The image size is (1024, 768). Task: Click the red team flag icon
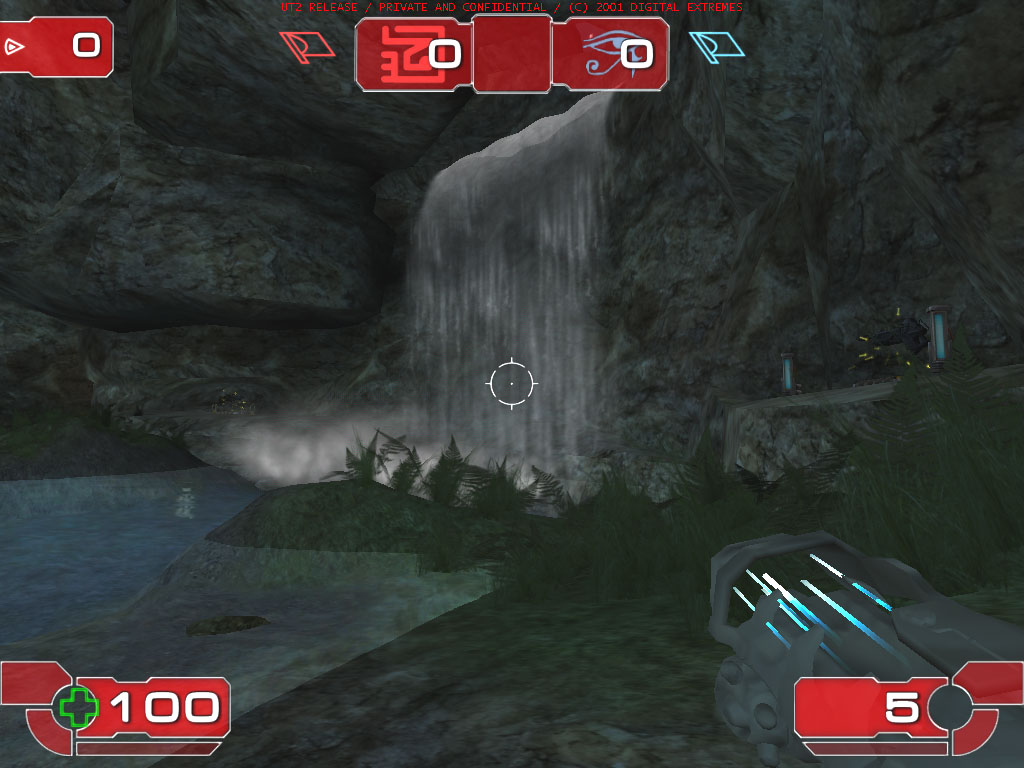[307, 46]
